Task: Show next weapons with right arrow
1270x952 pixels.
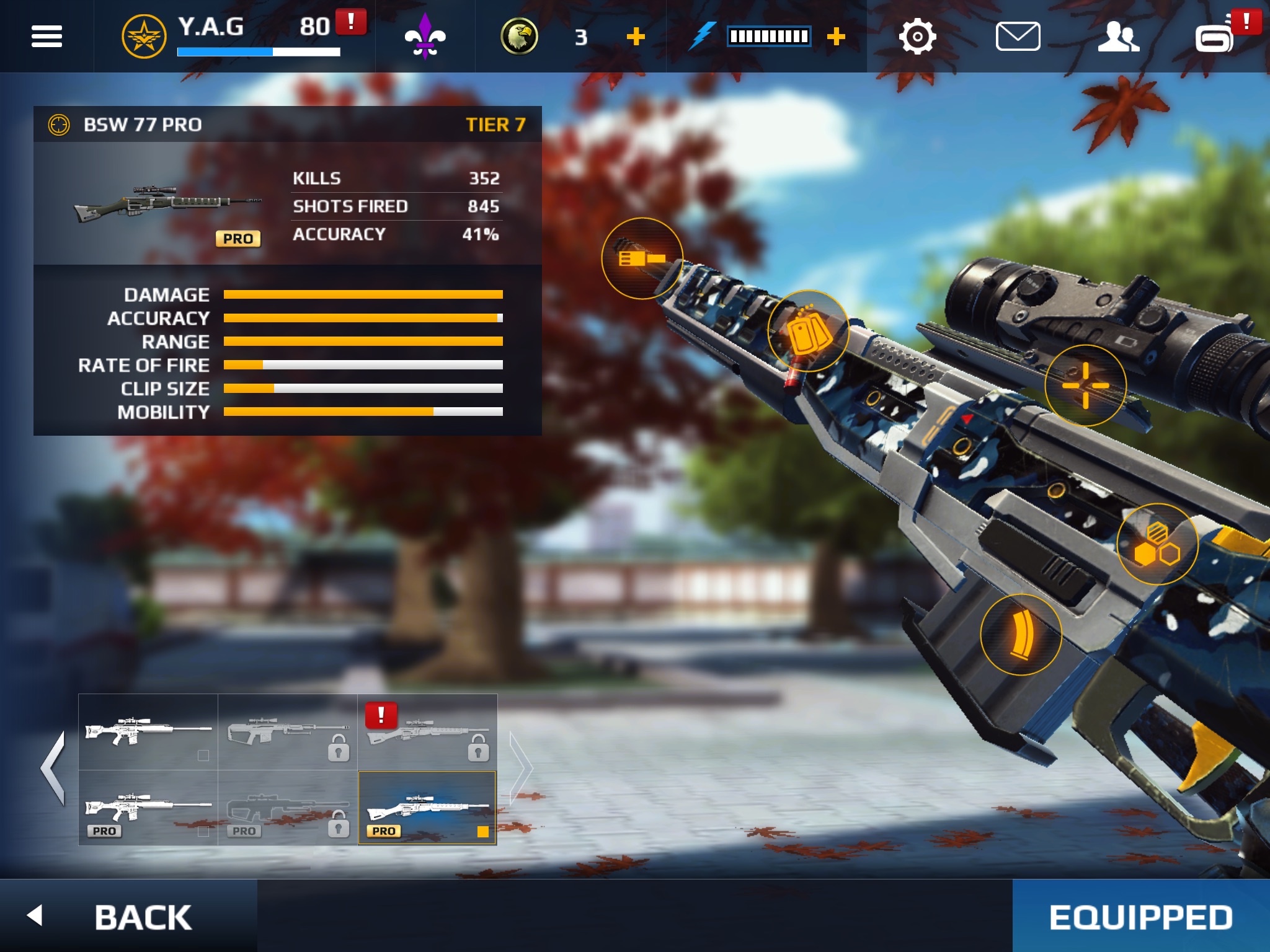Action: coord(521,769)
